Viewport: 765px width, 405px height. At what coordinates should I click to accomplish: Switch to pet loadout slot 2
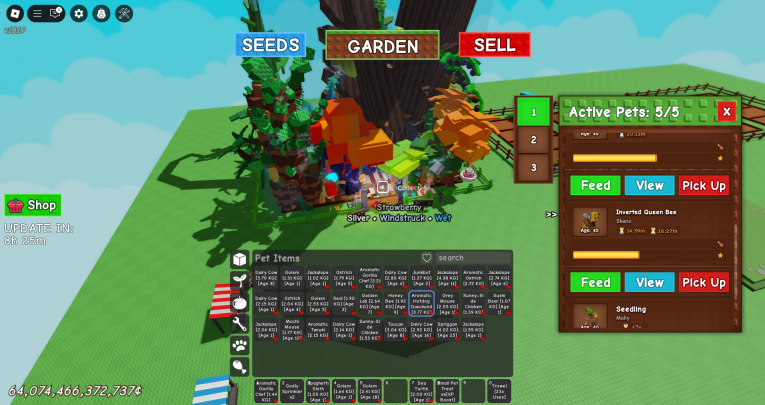coord(534,139)
